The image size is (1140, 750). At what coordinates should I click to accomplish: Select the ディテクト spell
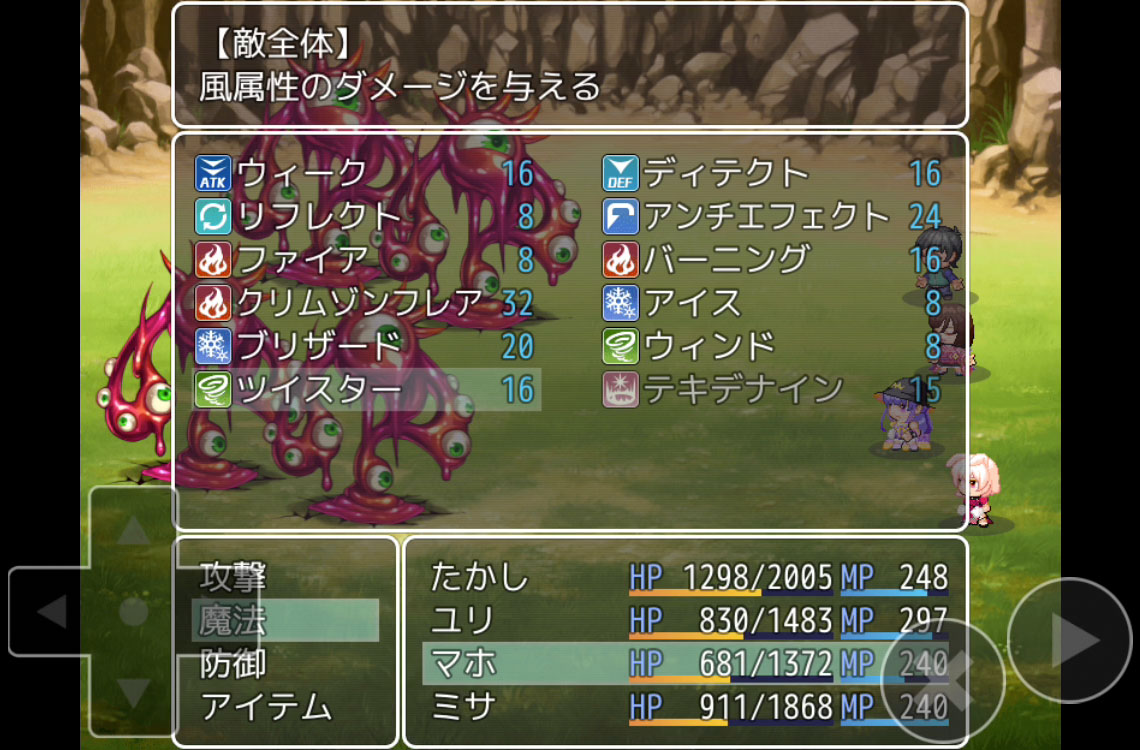(x=771, y=174)
